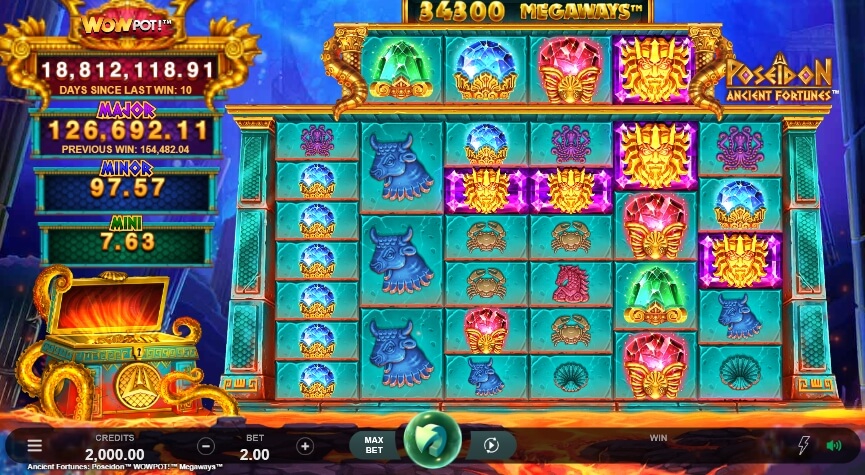Screen dimensions: 865x475
Task: Mute the game sound speaker icon
Action: point(833,446)
